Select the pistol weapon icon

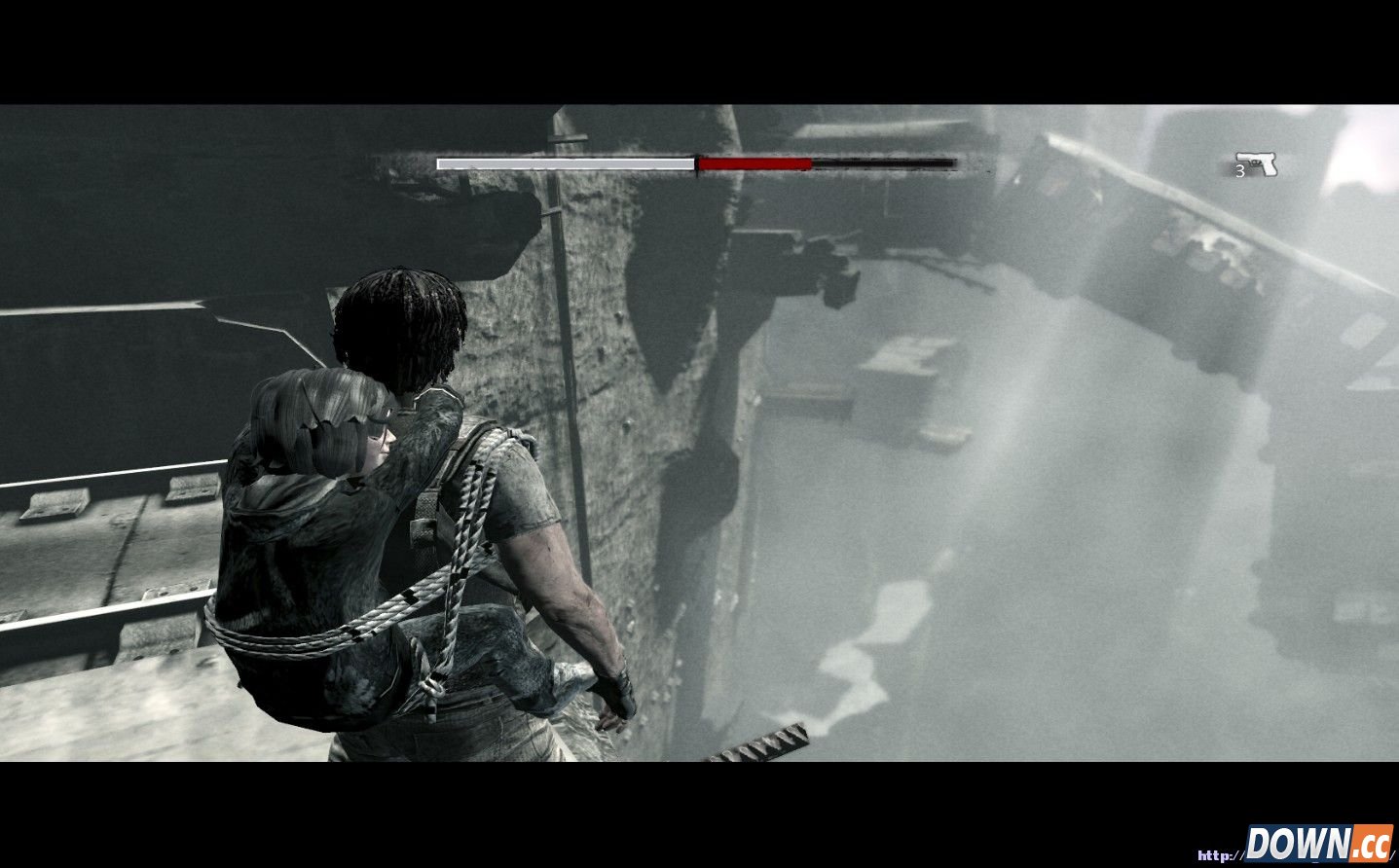tap(1257, 163)
